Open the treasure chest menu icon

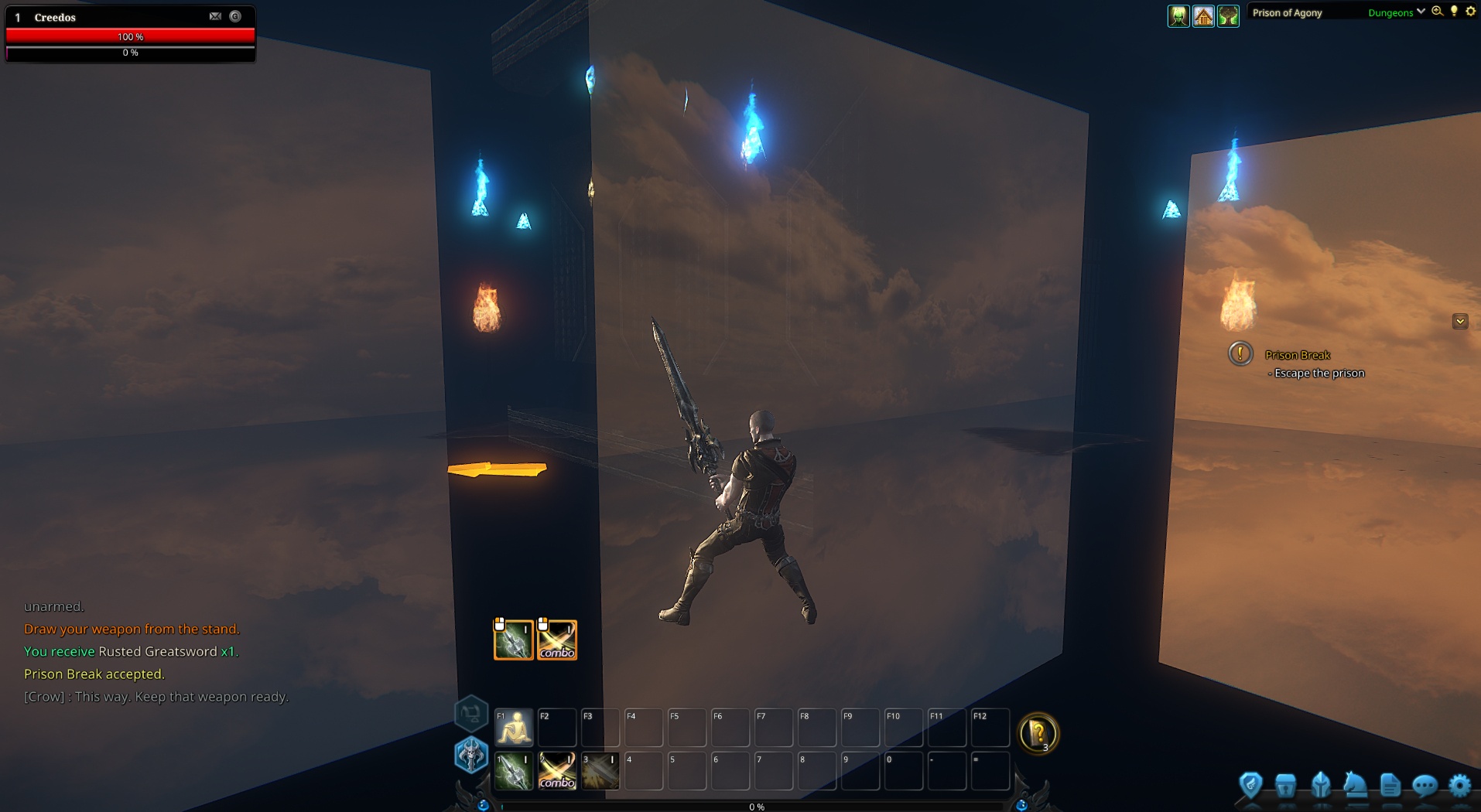pyautogui.click(x=1285, y=786)
